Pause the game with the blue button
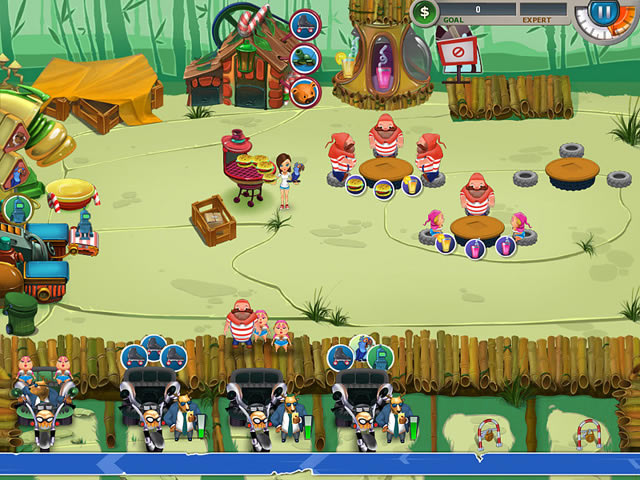 pos(602,13)
